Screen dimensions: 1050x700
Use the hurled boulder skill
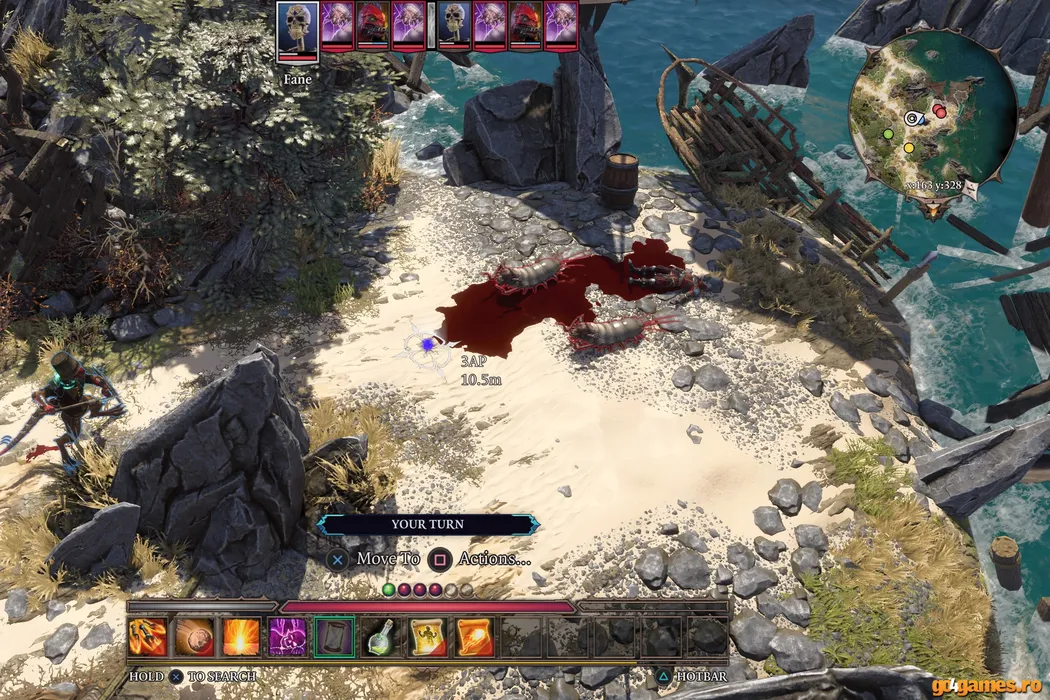click(194, 637)
